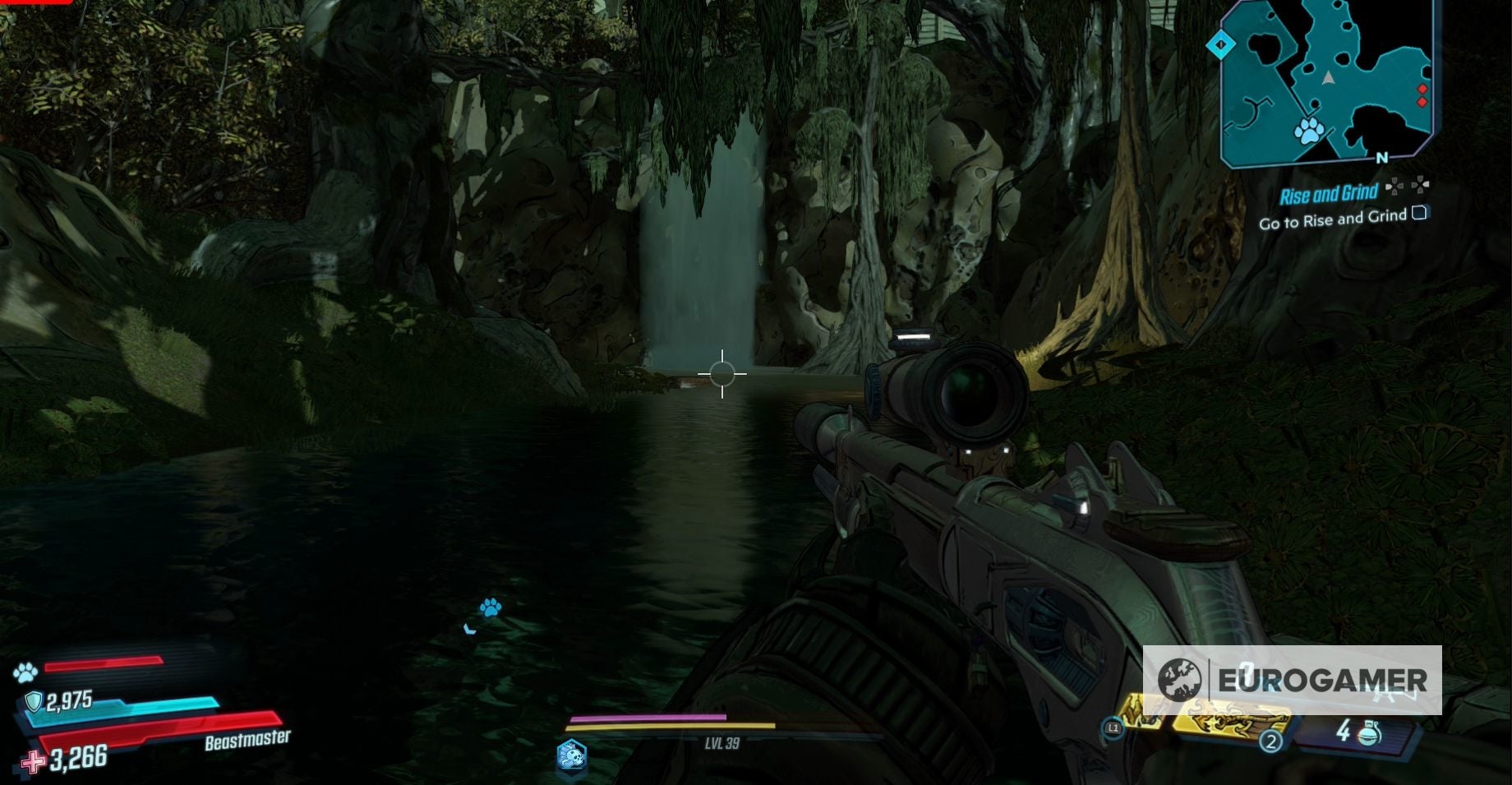Click the upper red objective diamond on the minimap

click(x=1422, y=89)
